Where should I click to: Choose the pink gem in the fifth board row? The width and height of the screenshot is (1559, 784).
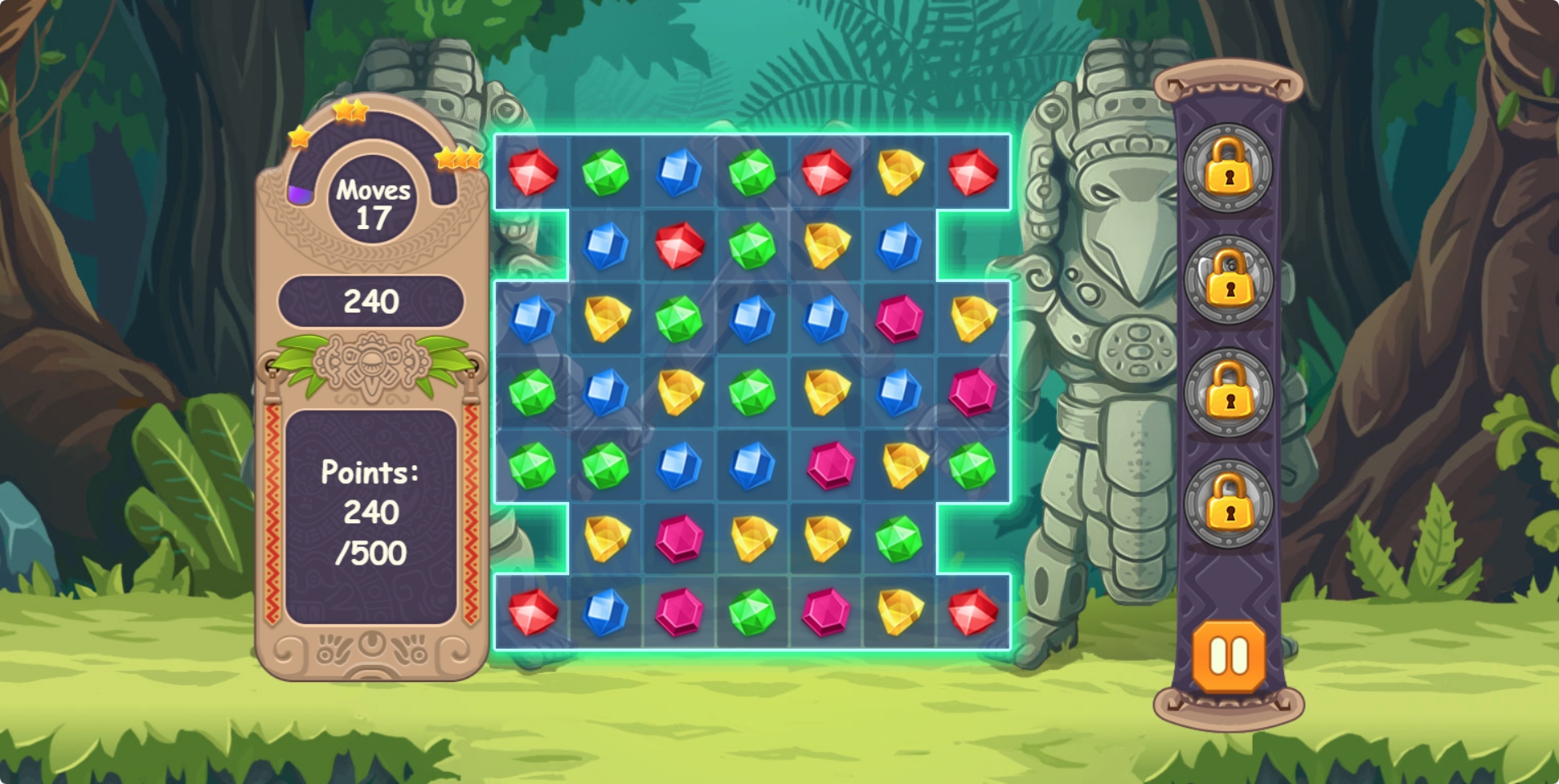tap(831, 465)
